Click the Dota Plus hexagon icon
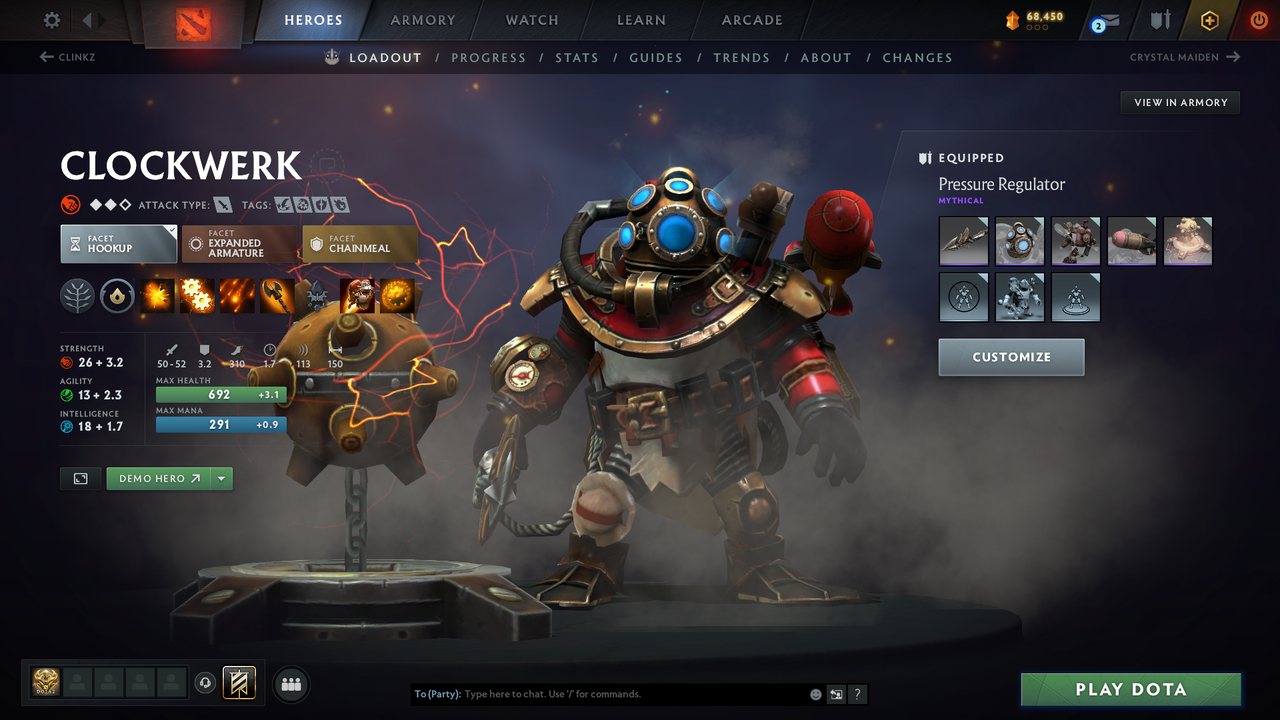The image size is (1280, 720). point(1209,20)
